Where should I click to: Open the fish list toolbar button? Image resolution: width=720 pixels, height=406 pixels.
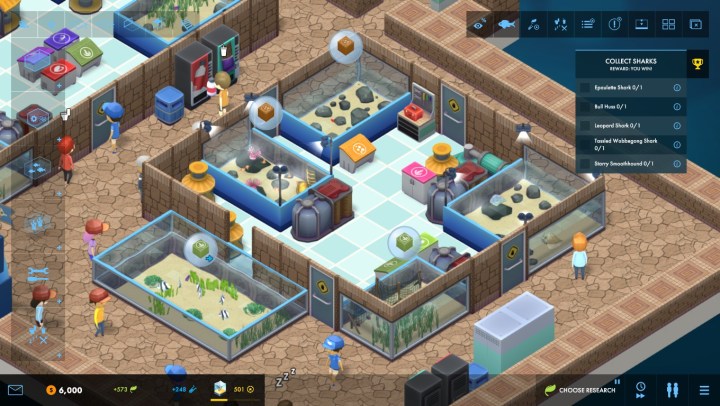click(507, 24)
